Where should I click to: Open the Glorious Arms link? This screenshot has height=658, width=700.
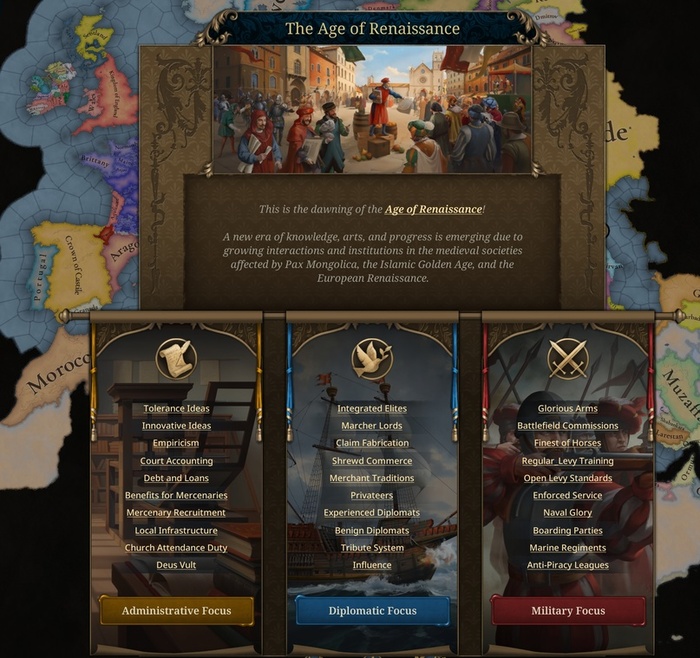coord(567,408)
